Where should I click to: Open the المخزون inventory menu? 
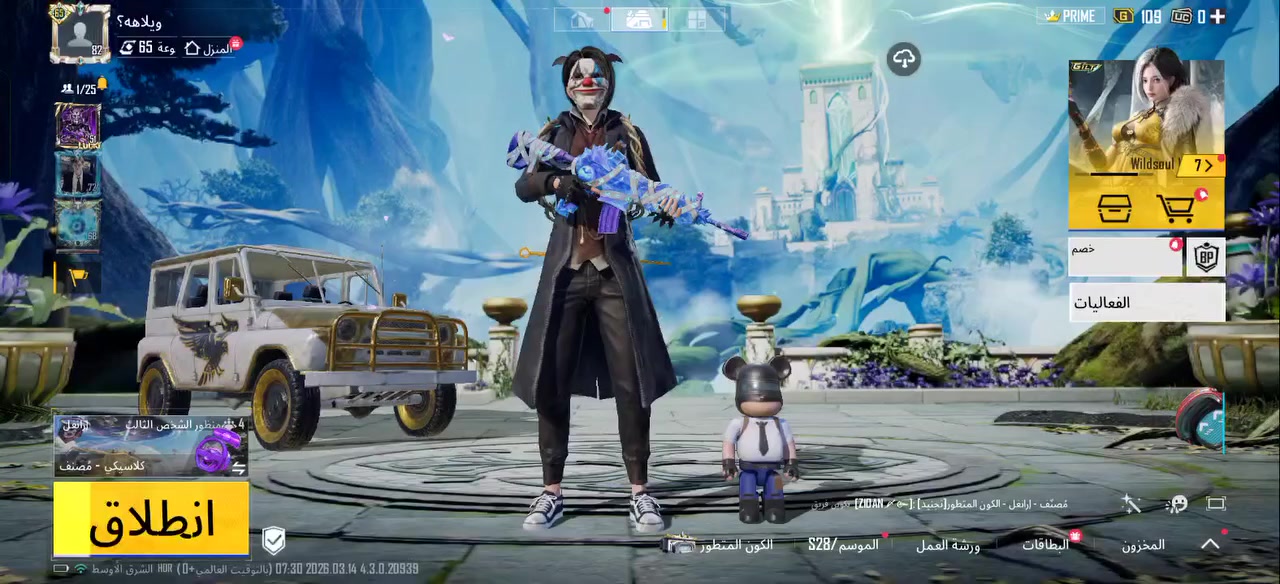click(x=1142, y=545)
